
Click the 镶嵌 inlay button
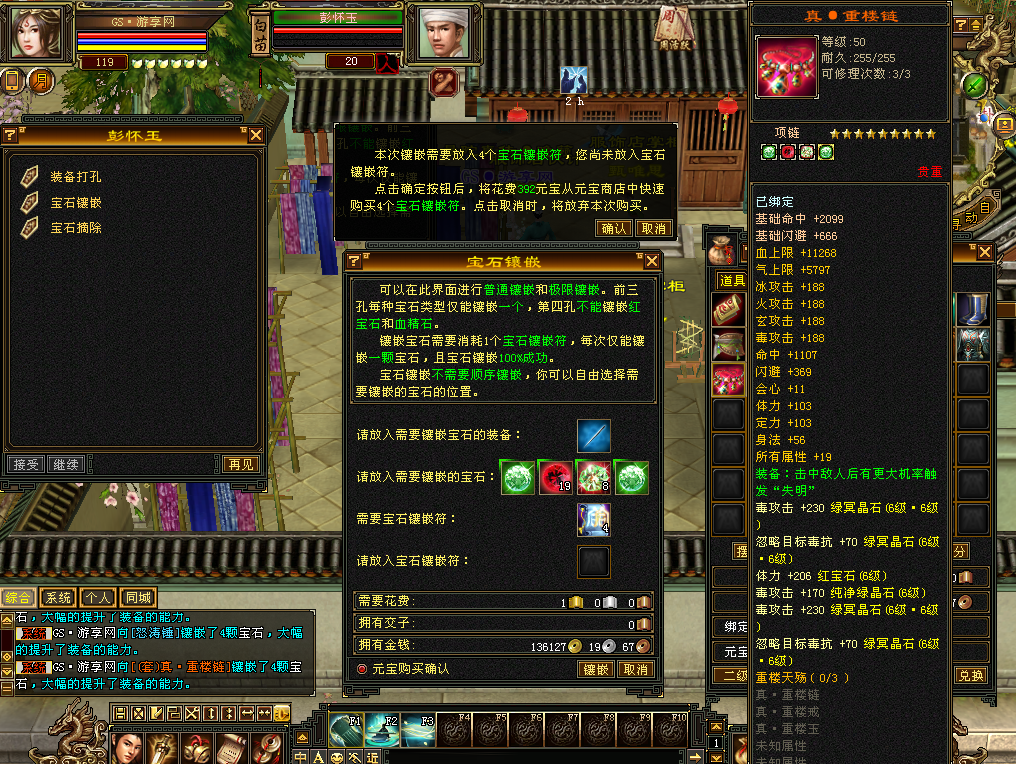click(595, 669)
